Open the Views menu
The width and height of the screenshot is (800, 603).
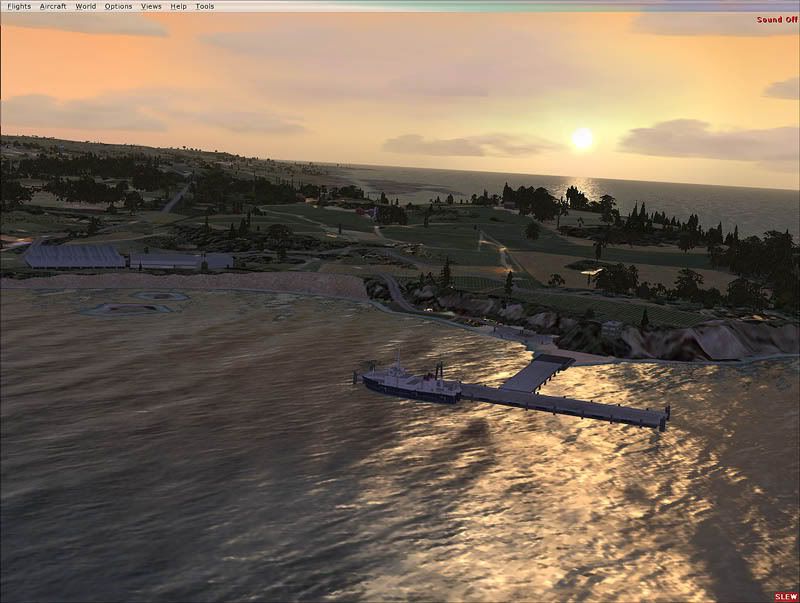(x=151, y=6)
